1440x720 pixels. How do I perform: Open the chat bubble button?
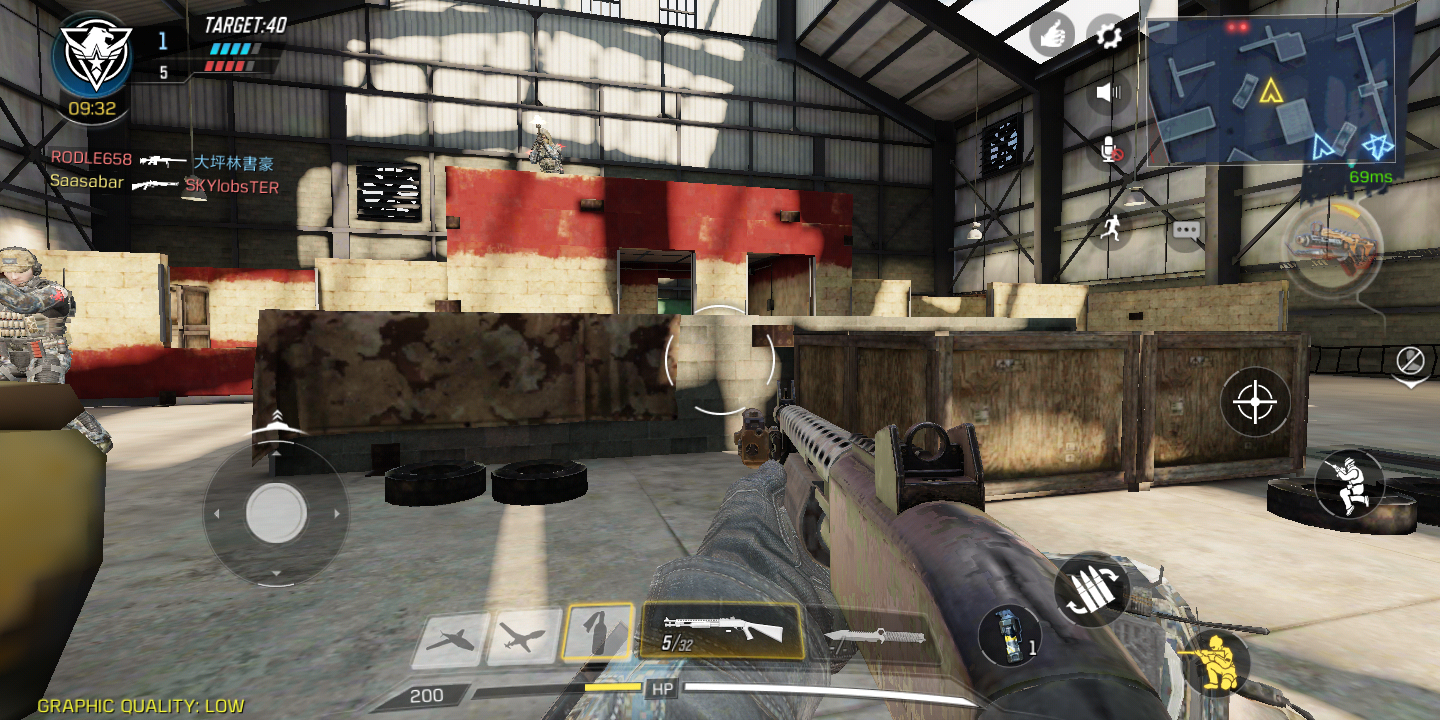coord(1186,230)
